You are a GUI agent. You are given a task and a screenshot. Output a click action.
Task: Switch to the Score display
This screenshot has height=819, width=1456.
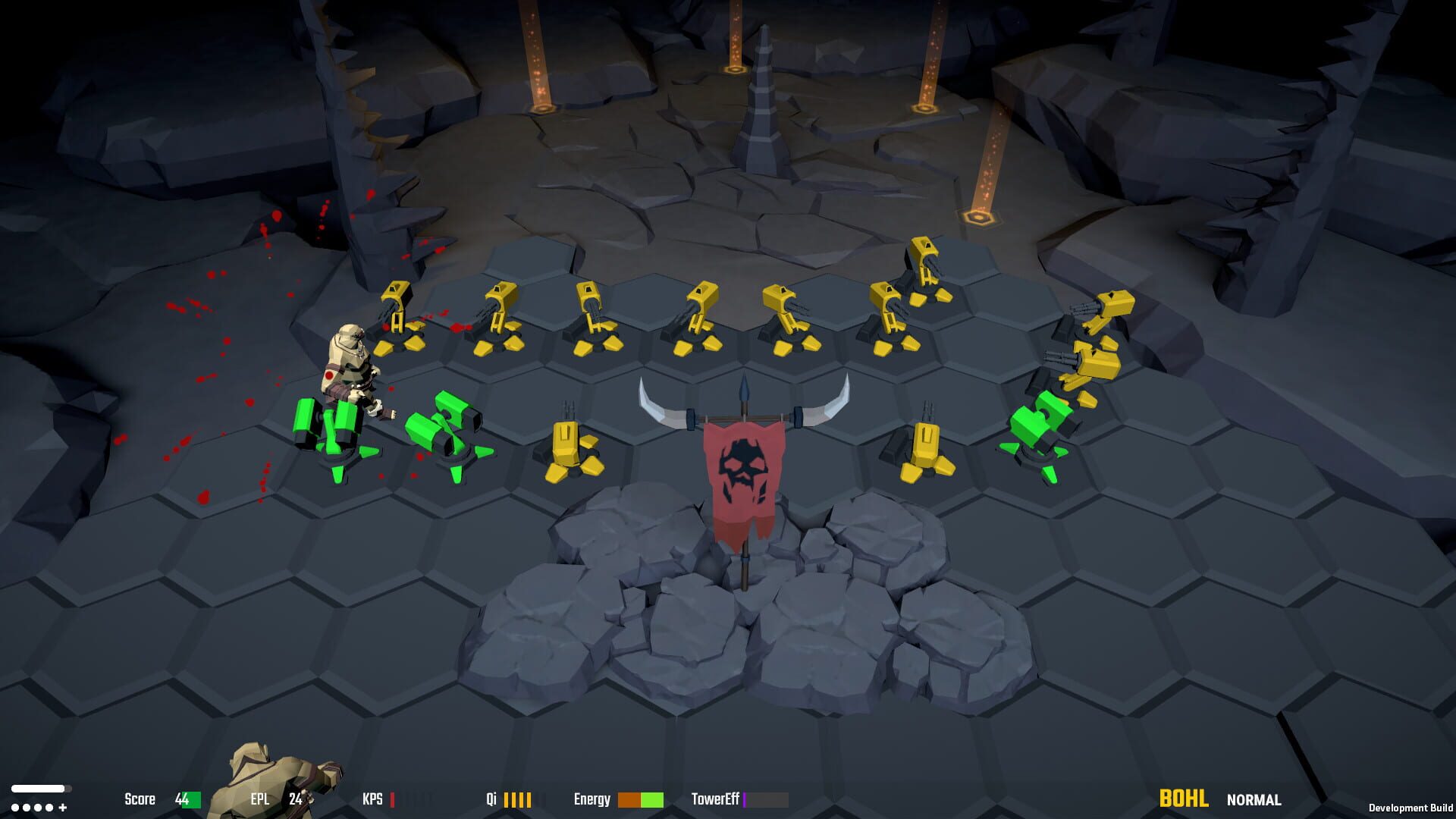pos(138,799)
